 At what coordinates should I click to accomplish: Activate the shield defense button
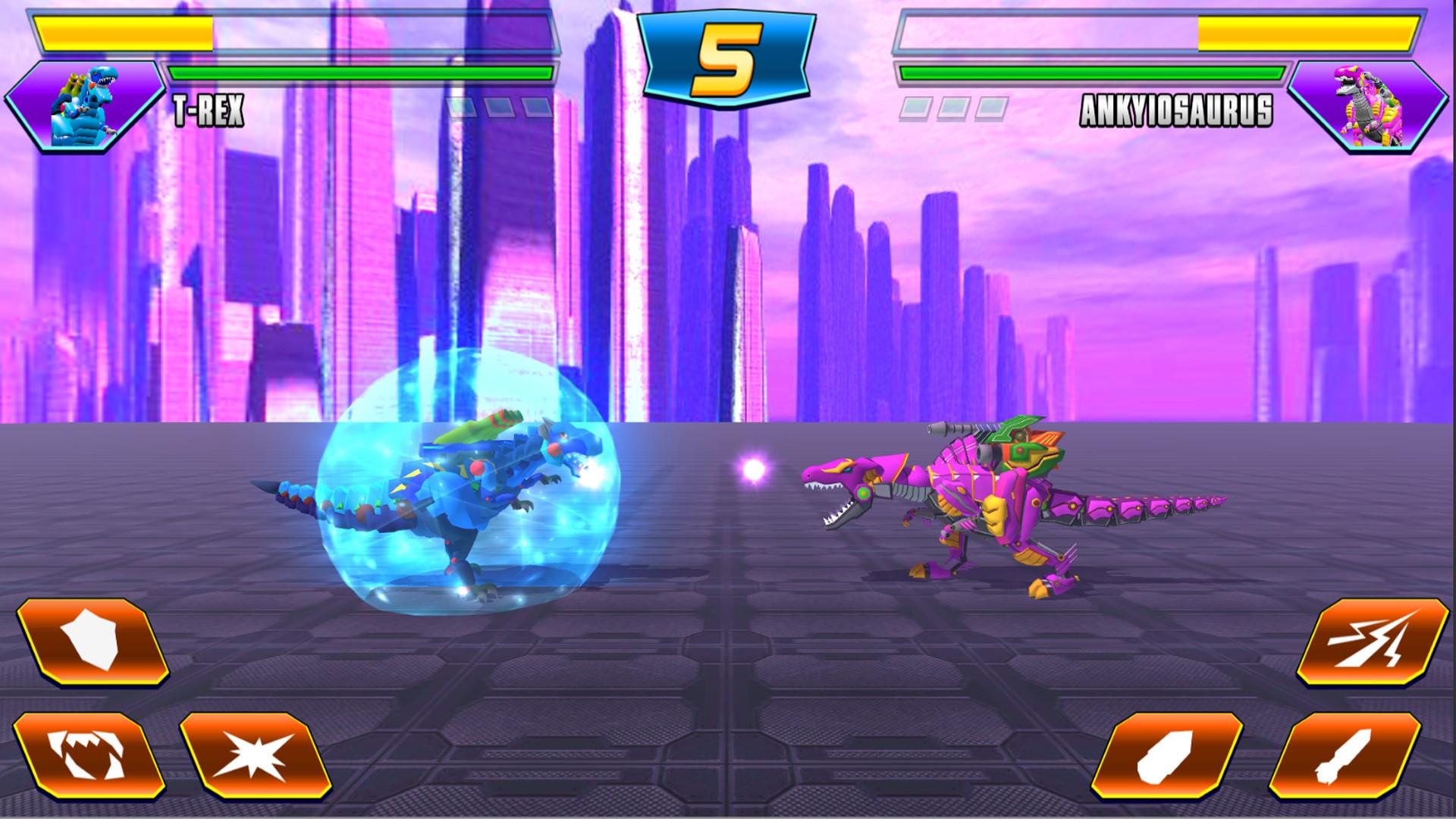click(x=91, y=644)
